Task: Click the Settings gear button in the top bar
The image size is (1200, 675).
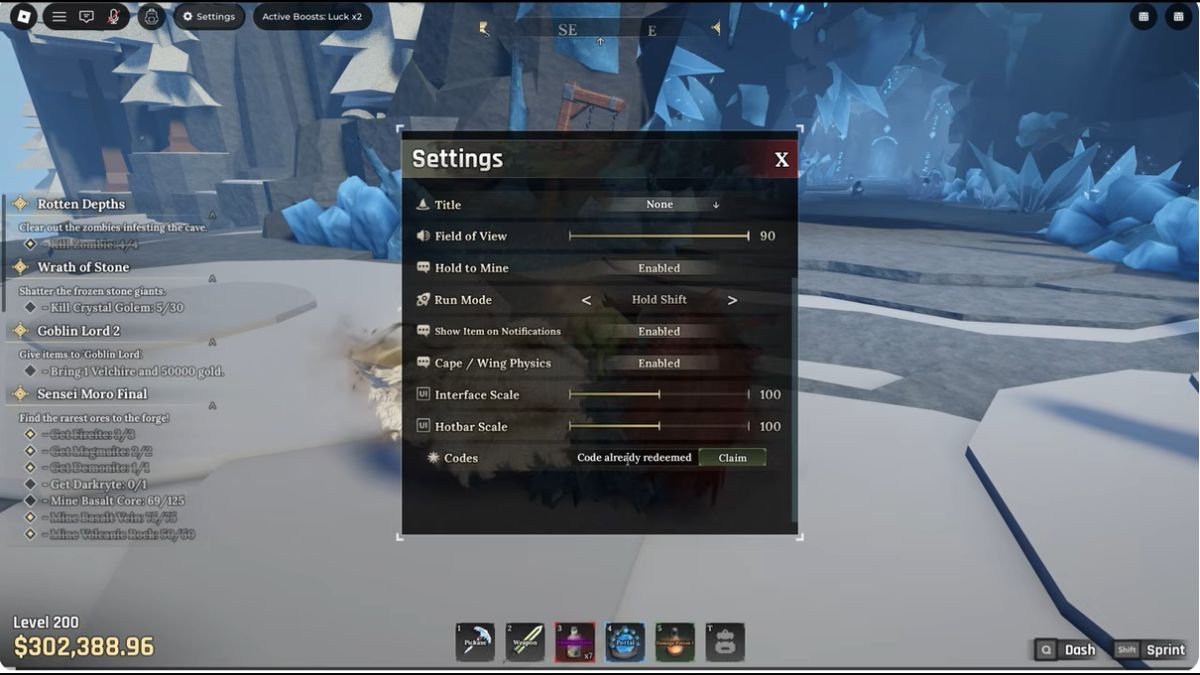Action: pos(209,16)
